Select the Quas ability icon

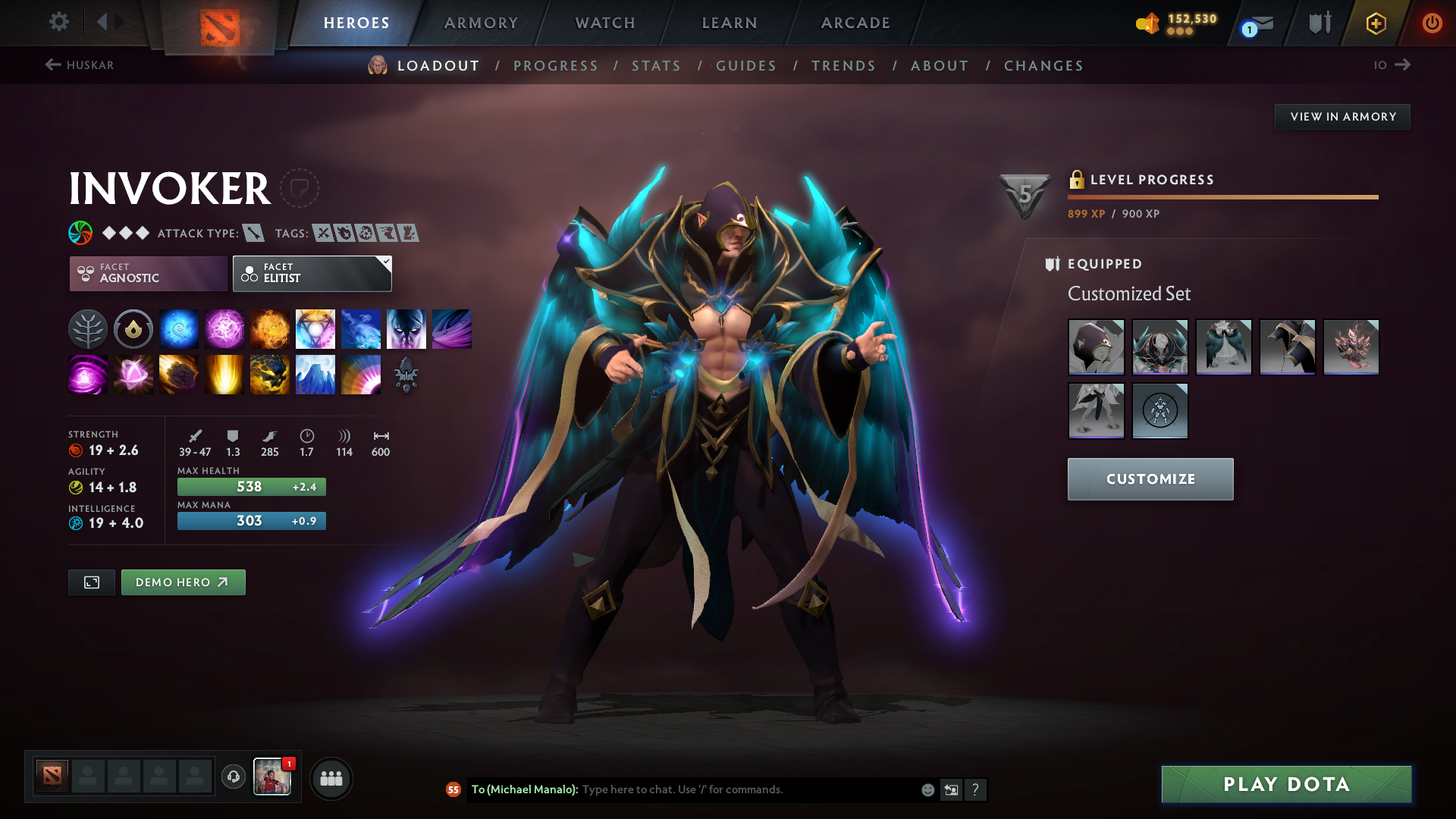[x=179, y=328]
